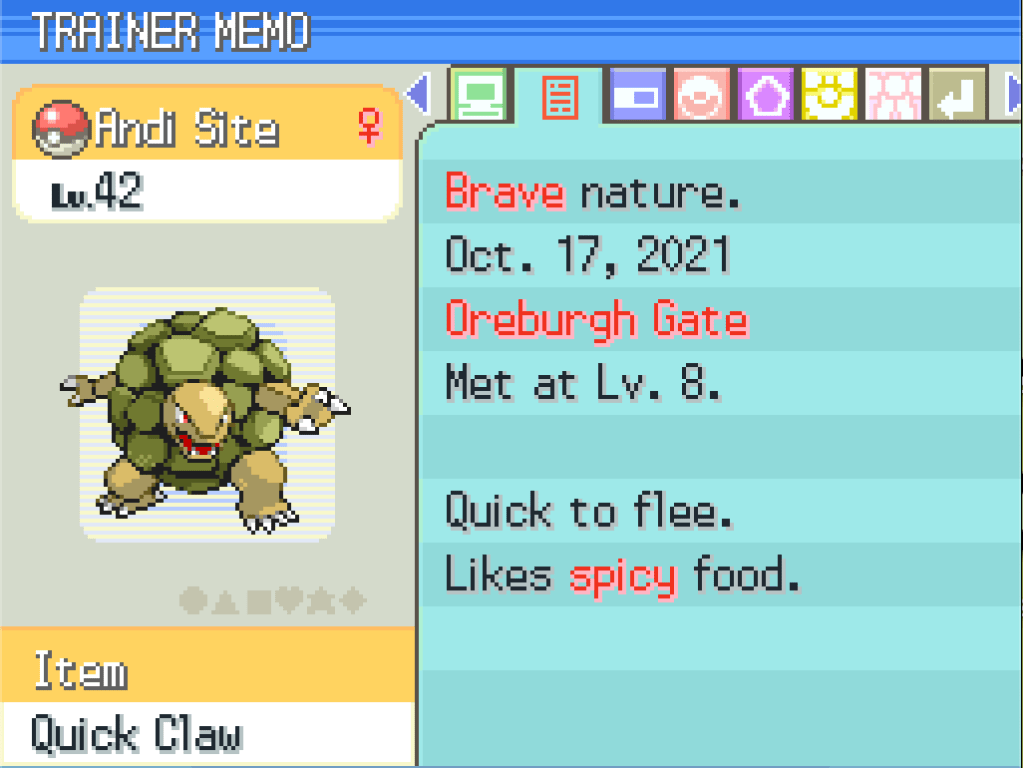Viewport: 1023px width, 768px height.
Task: Go to next page with right arrow
Action: tap(1011, 96)
